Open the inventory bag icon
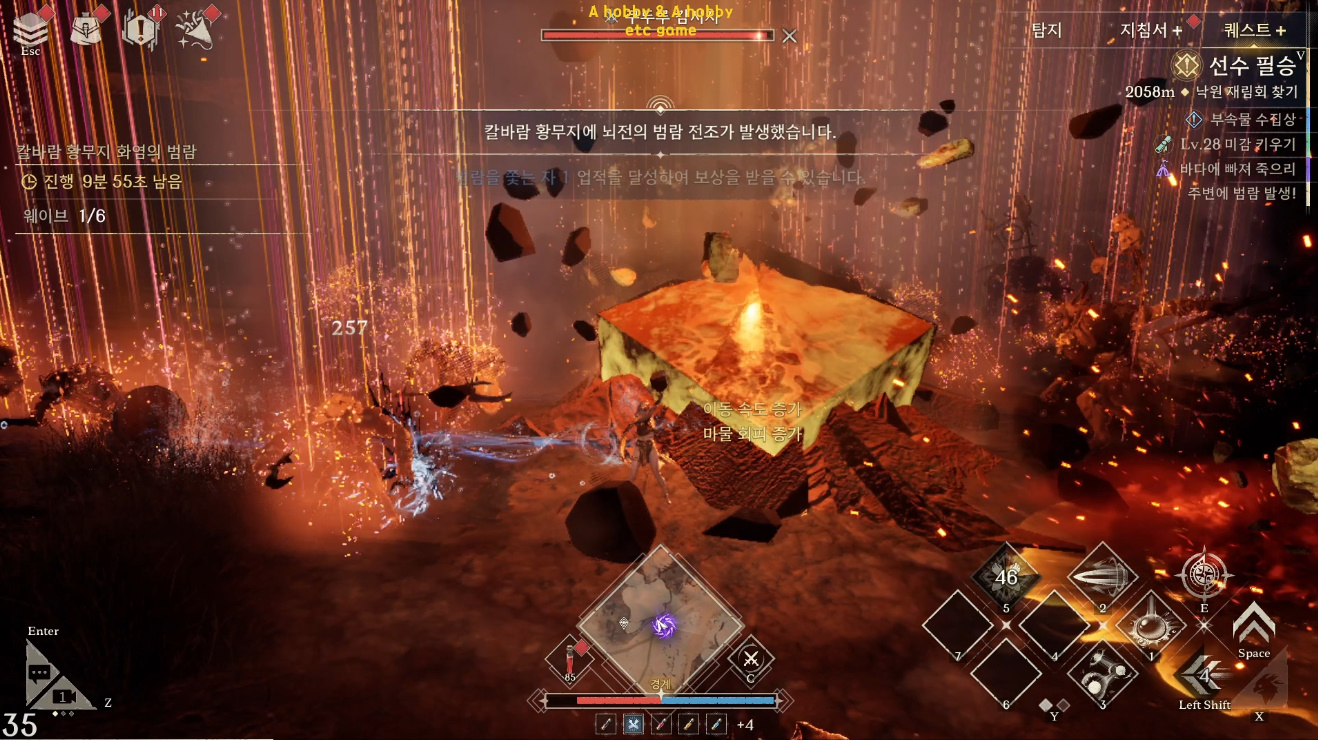This screenshot has height=740, width=1318. point(86,29)
